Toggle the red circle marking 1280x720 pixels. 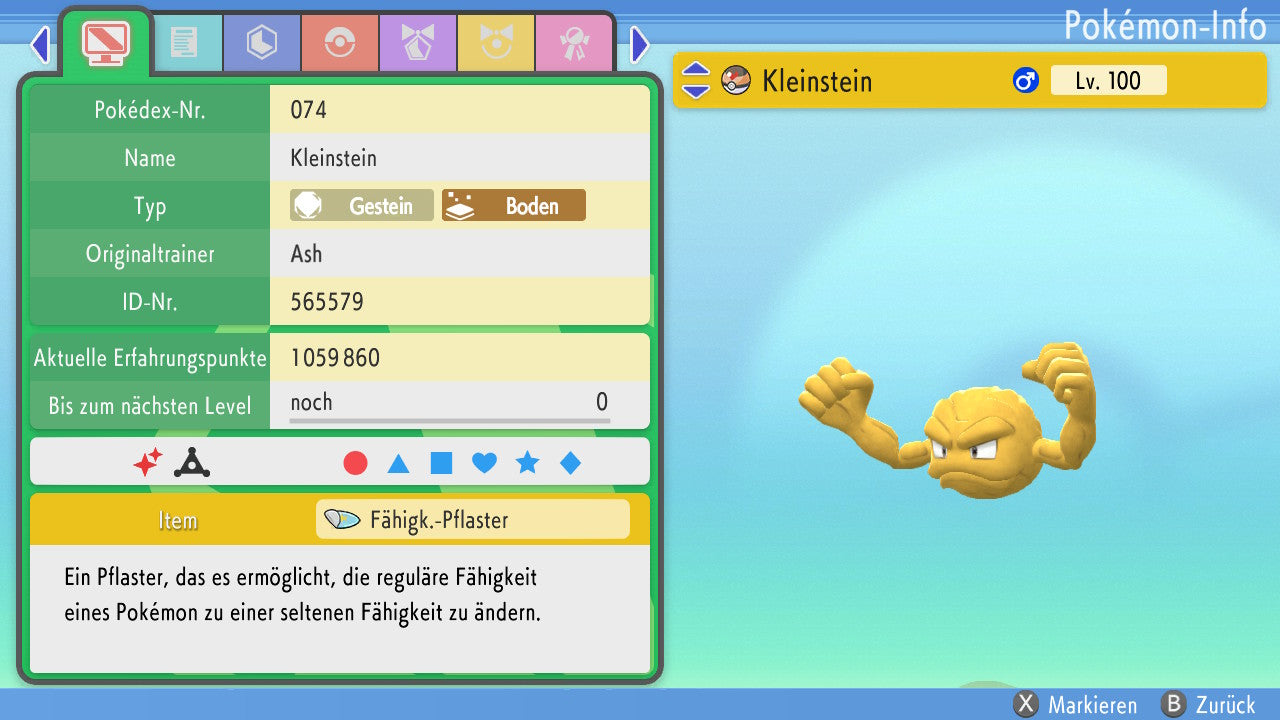[x=355, y=463]
